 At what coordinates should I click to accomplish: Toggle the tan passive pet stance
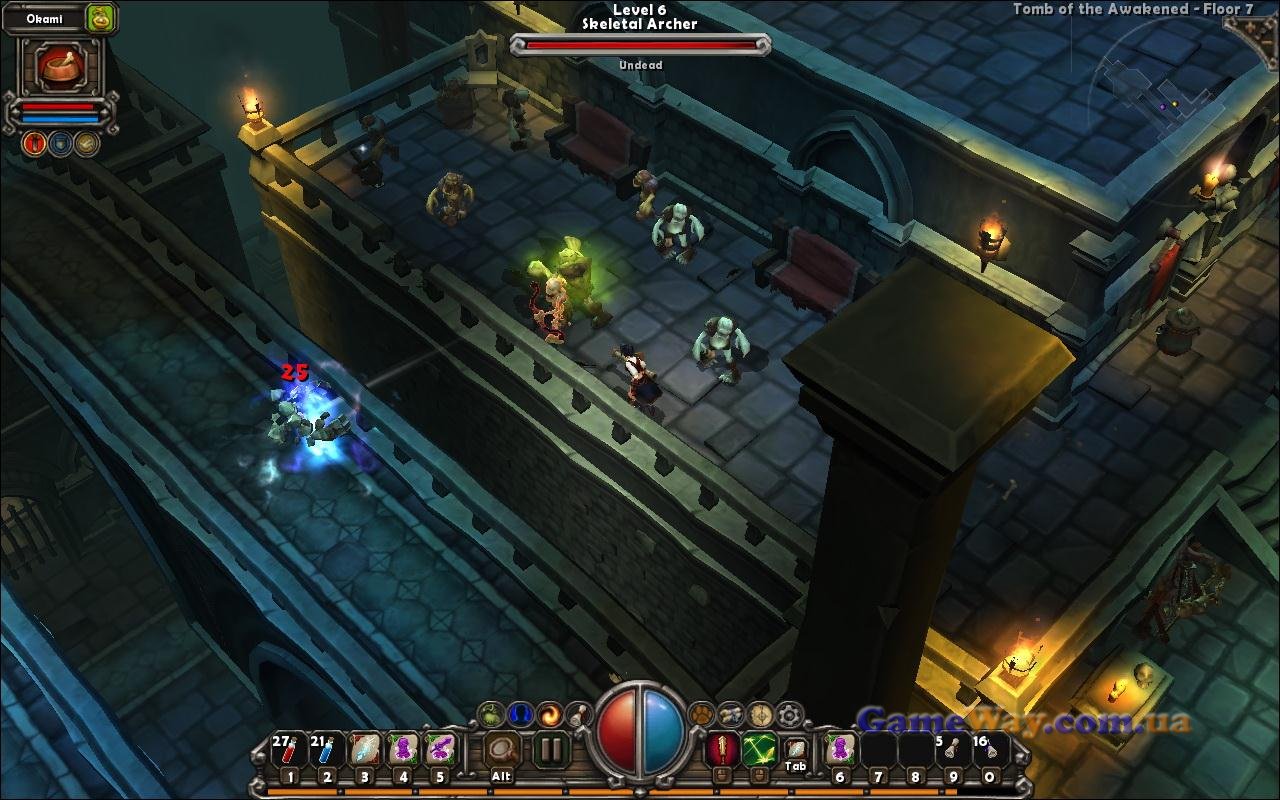coord(87,143)
